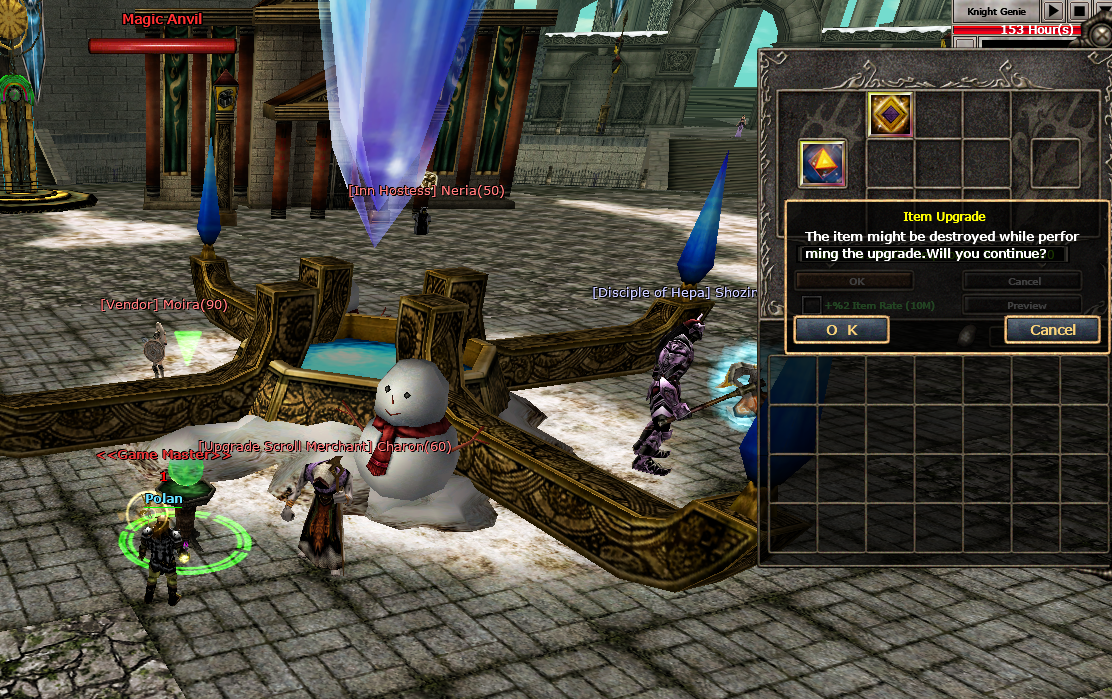Cancel the Item Upgrade confirmation prompt
Image resolution: width=1112 pixels, height=699 pixels.
(1052, 330)
